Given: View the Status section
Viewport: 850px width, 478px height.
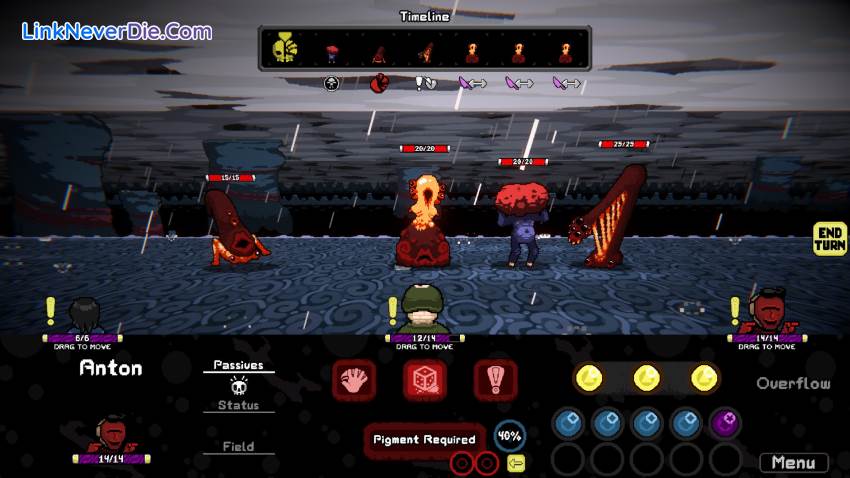Looking at the screenshot, I should coord(238,405).
